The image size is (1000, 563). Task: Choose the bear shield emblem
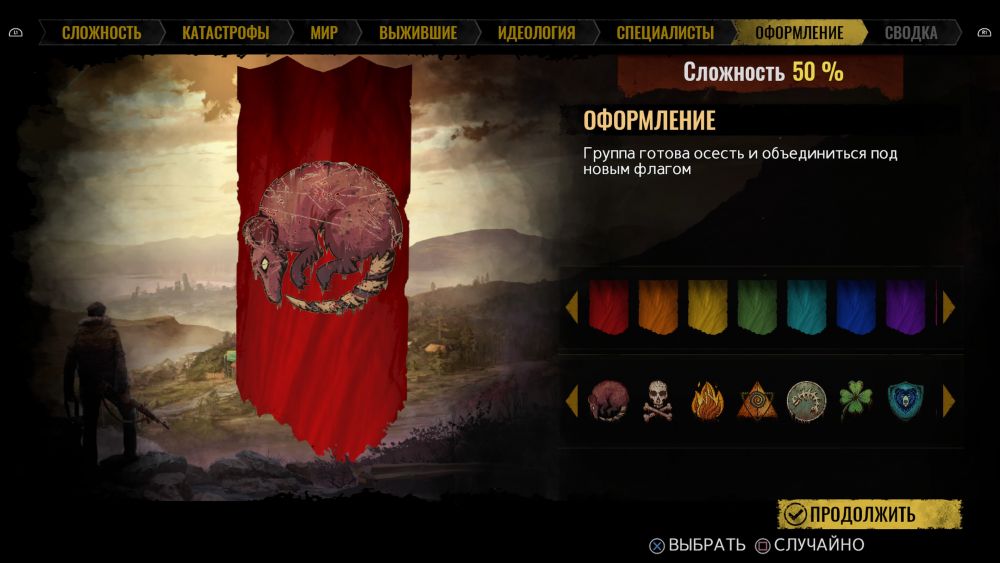point(905,400)
